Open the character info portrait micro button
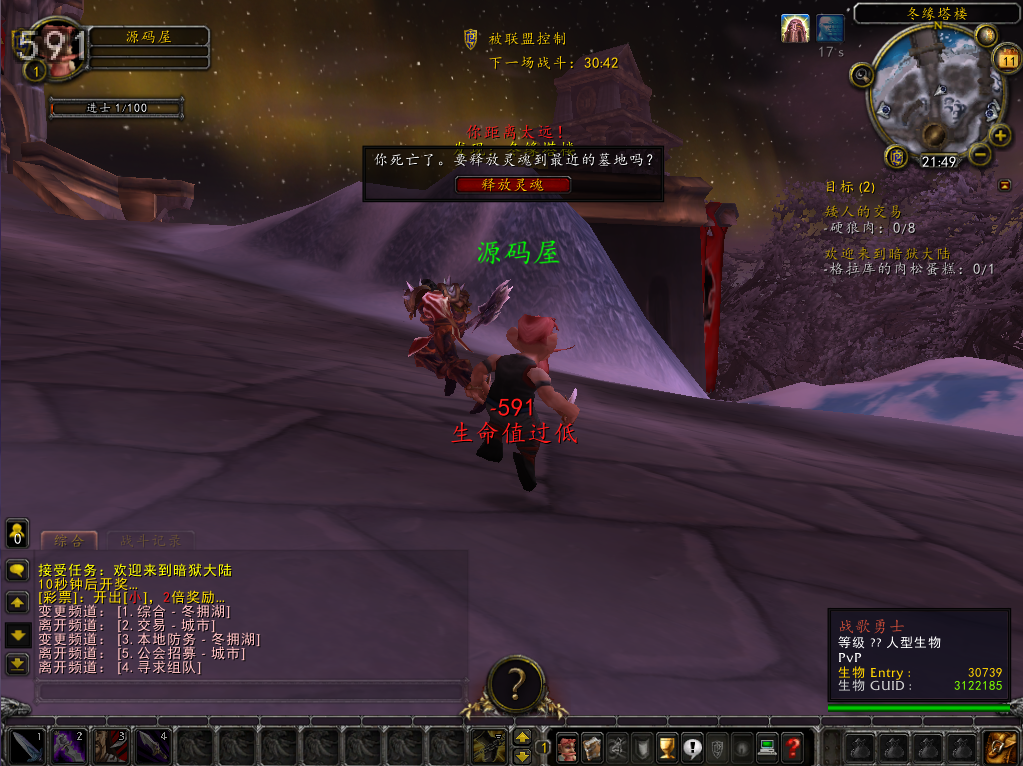This screenshot has height=766, width=1023. pyautogui.click(x=567, y=746)
